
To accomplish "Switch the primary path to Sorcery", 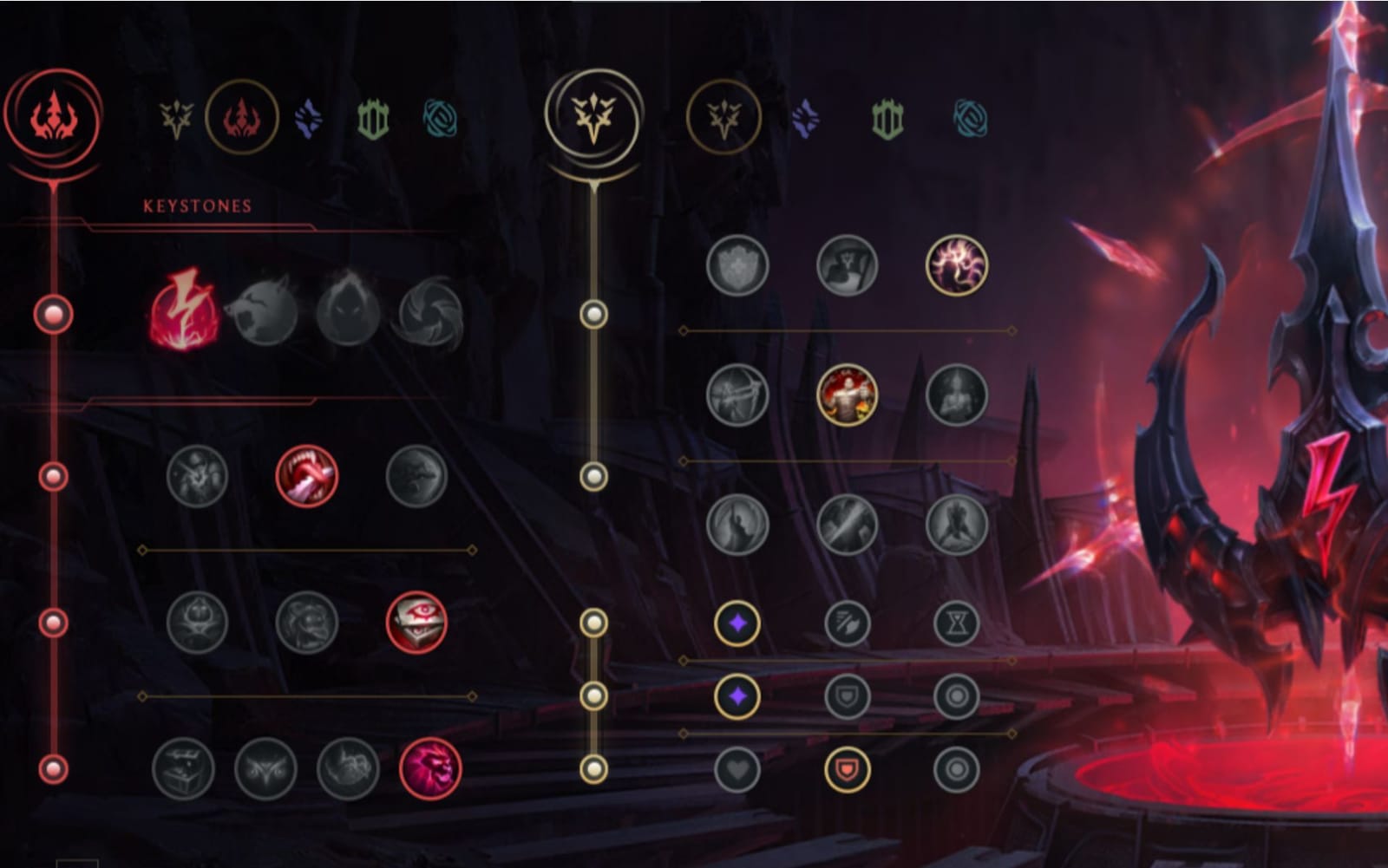I will pos(309,116).
